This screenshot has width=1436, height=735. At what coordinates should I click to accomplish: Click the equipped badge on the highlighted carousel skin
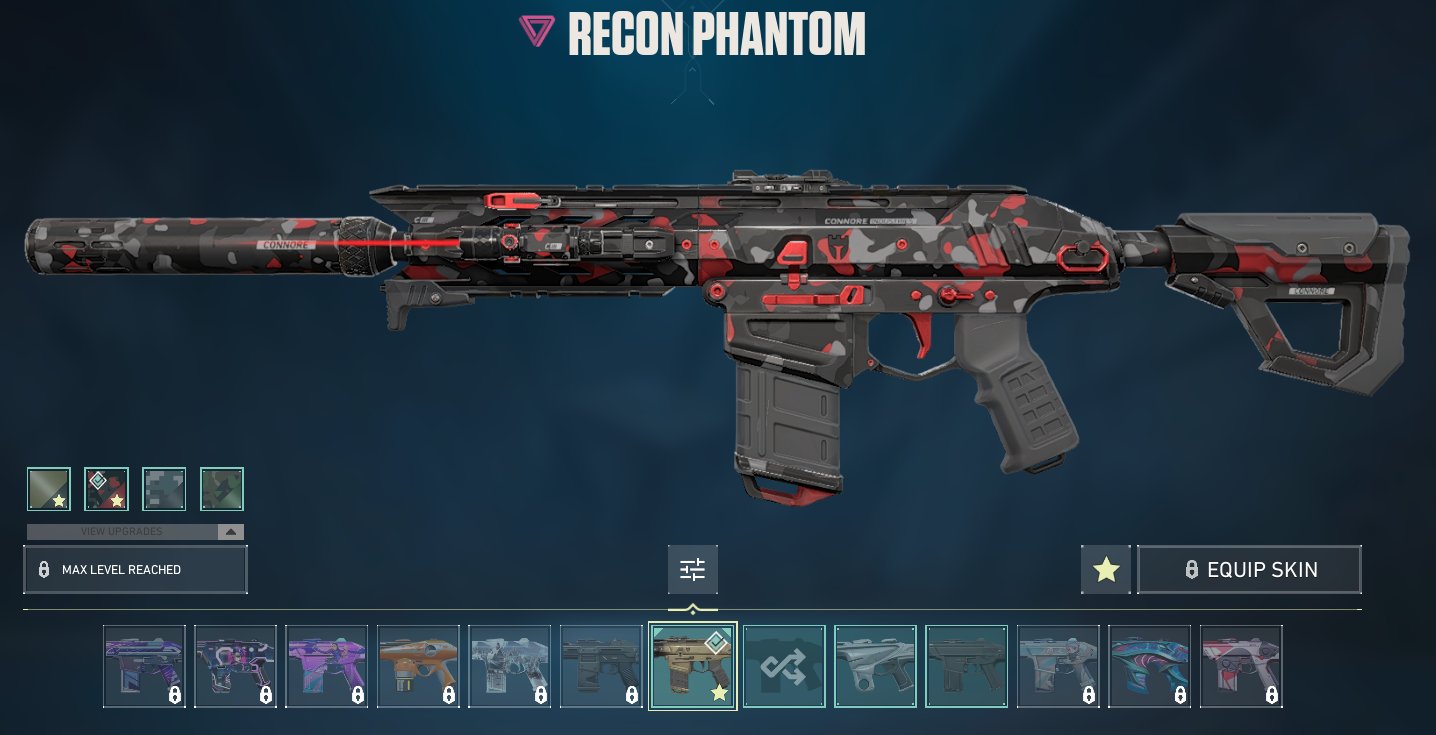[716, 644]
